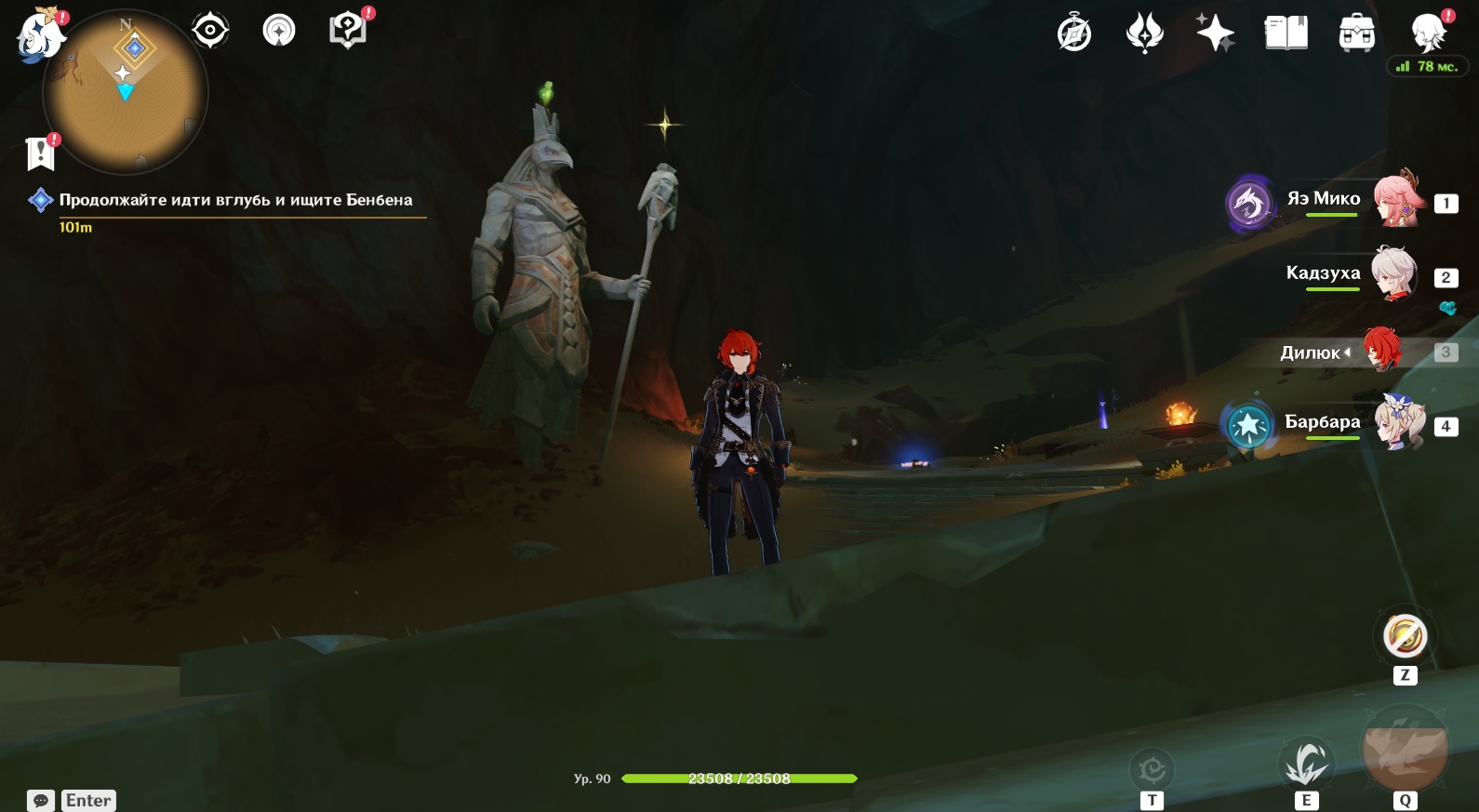This screenshot has width=1479, height=812.
Task: Open the inventory backpack icon
Action: (1357, 33)
